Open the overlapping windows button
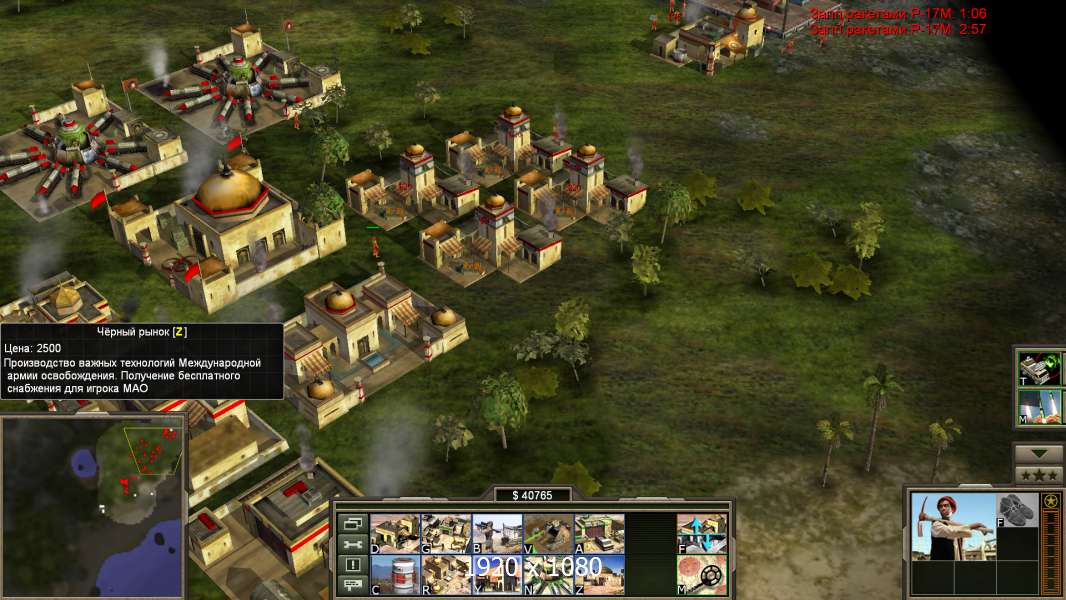 coord(351,523)
